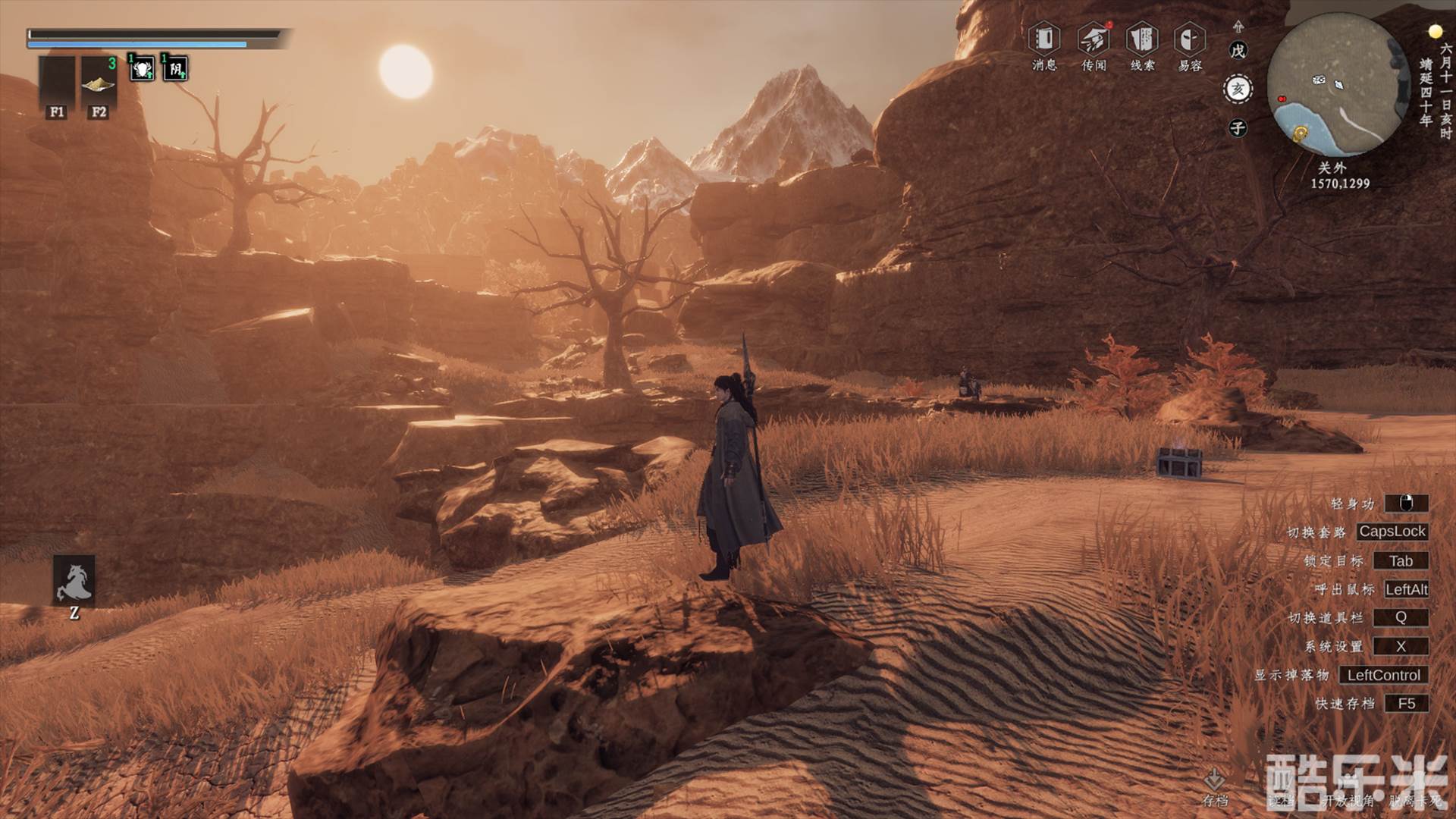Use the powder item in slot F2
Viewport: 1456px width, 819px height.
[x=99, y=83]
